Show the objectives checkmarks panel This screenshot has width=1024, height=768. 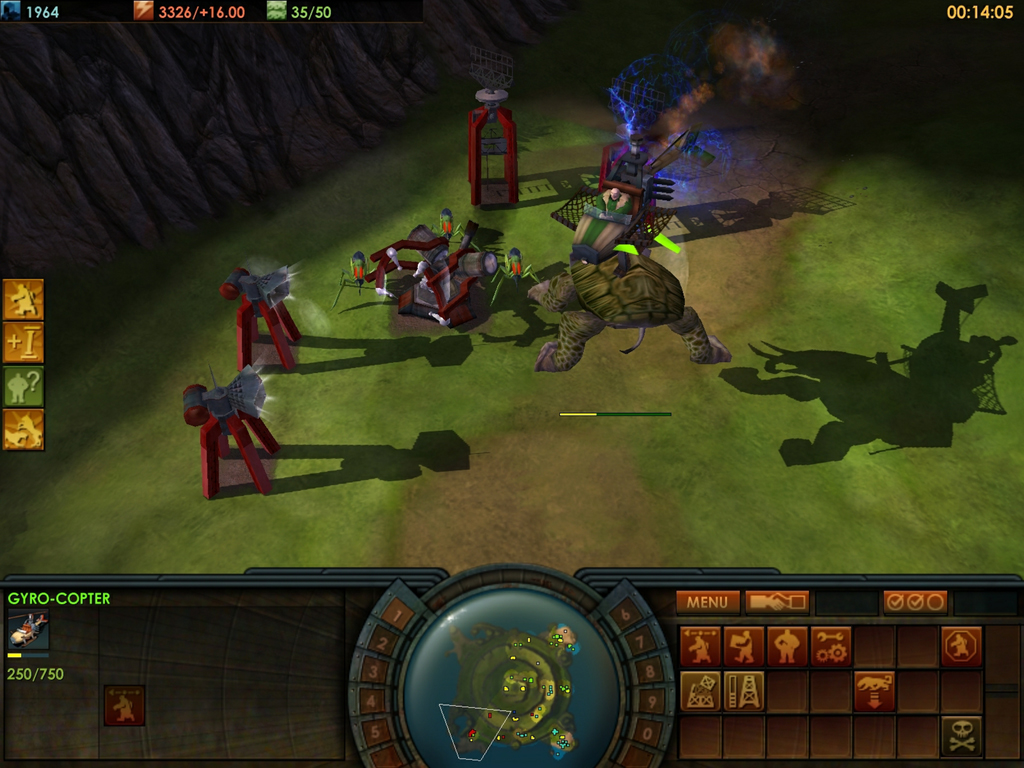[x=915, y=602]
